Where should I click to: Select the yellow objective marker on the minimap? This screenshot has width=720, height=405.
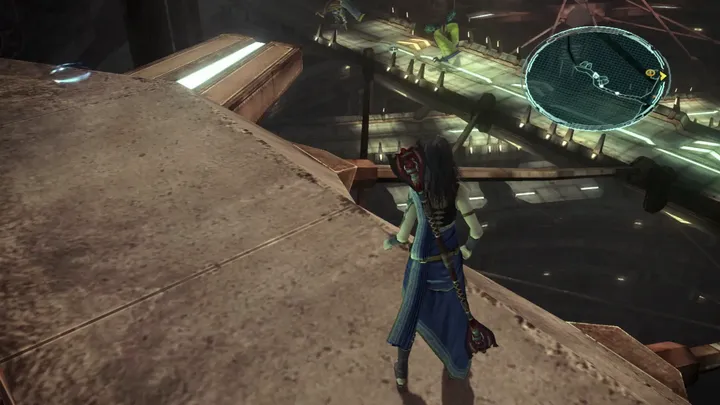click(x=651, y=74)
